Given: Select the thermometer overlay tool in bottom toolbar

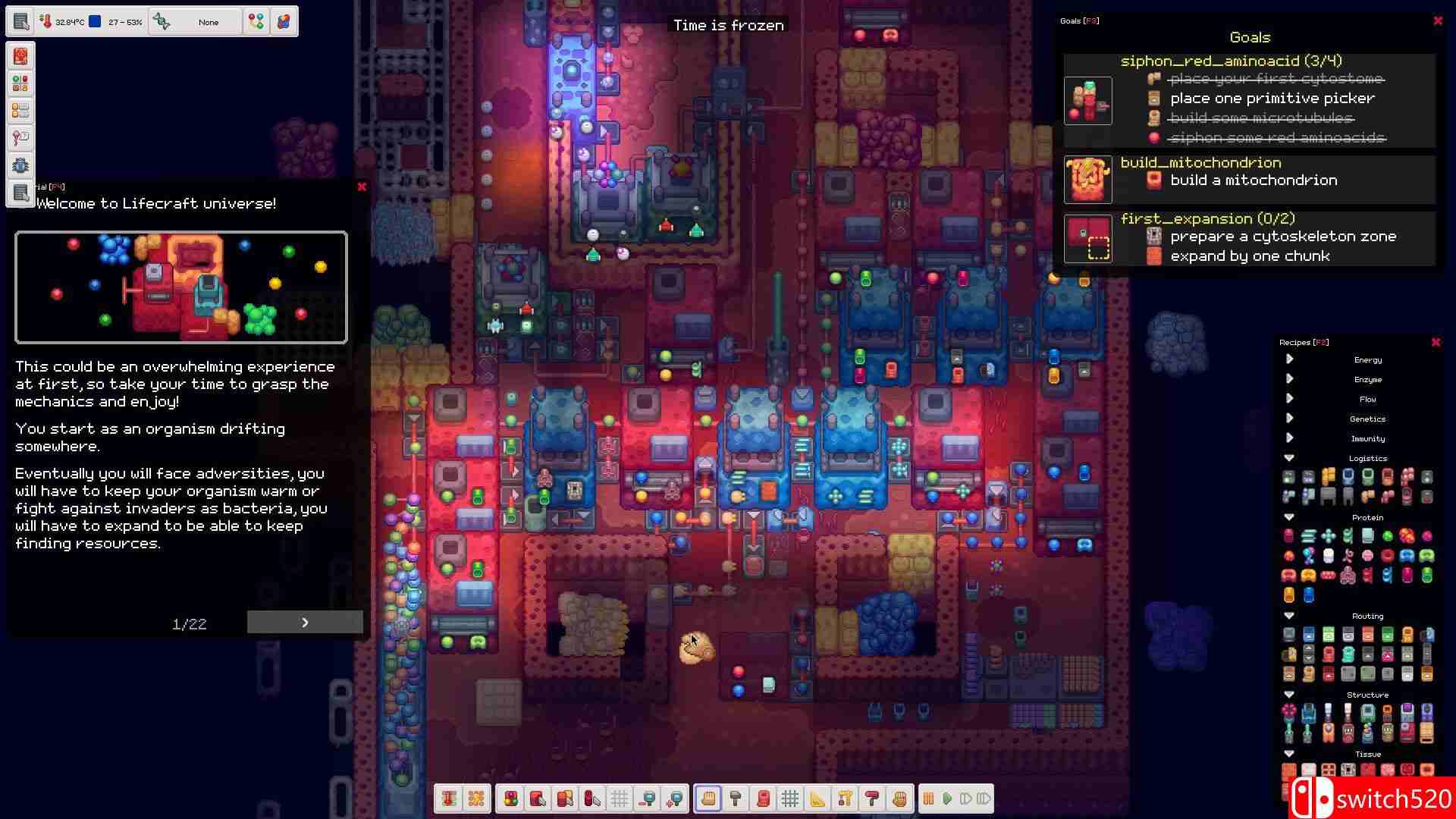Looking at the screenshot, I should [x=447, y=798].
